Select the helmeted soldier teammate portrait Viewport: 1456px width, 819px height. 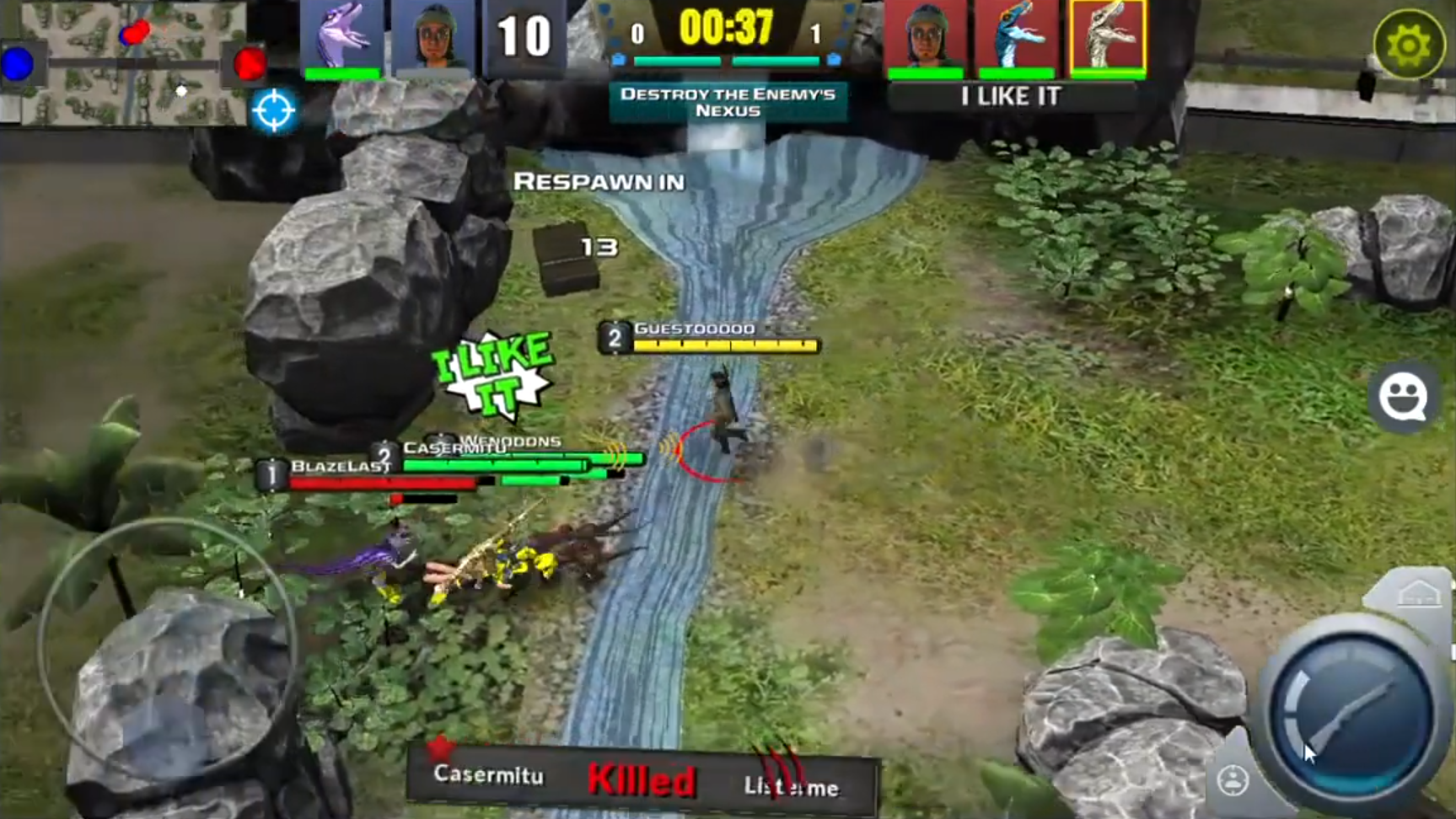pyautogui.click(x=438, y=35)
